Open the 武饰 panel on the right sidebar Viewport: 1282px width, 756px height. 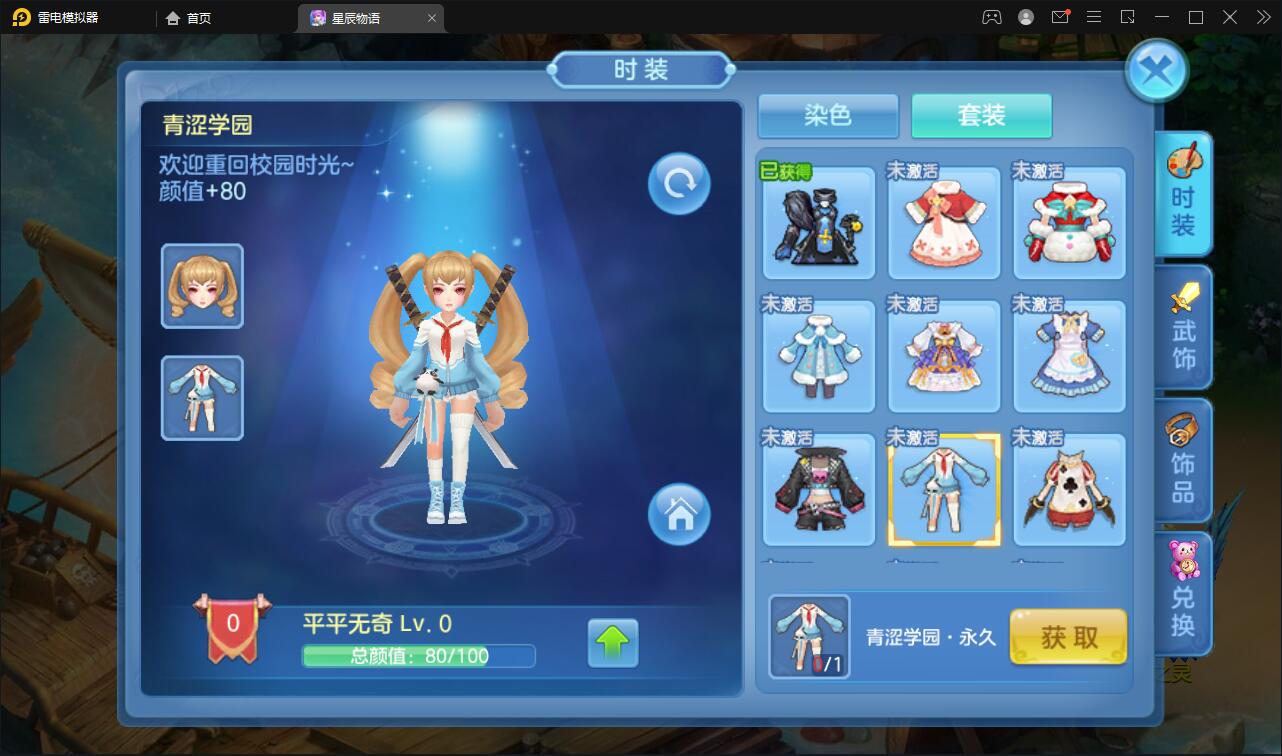click(1183, 328)
